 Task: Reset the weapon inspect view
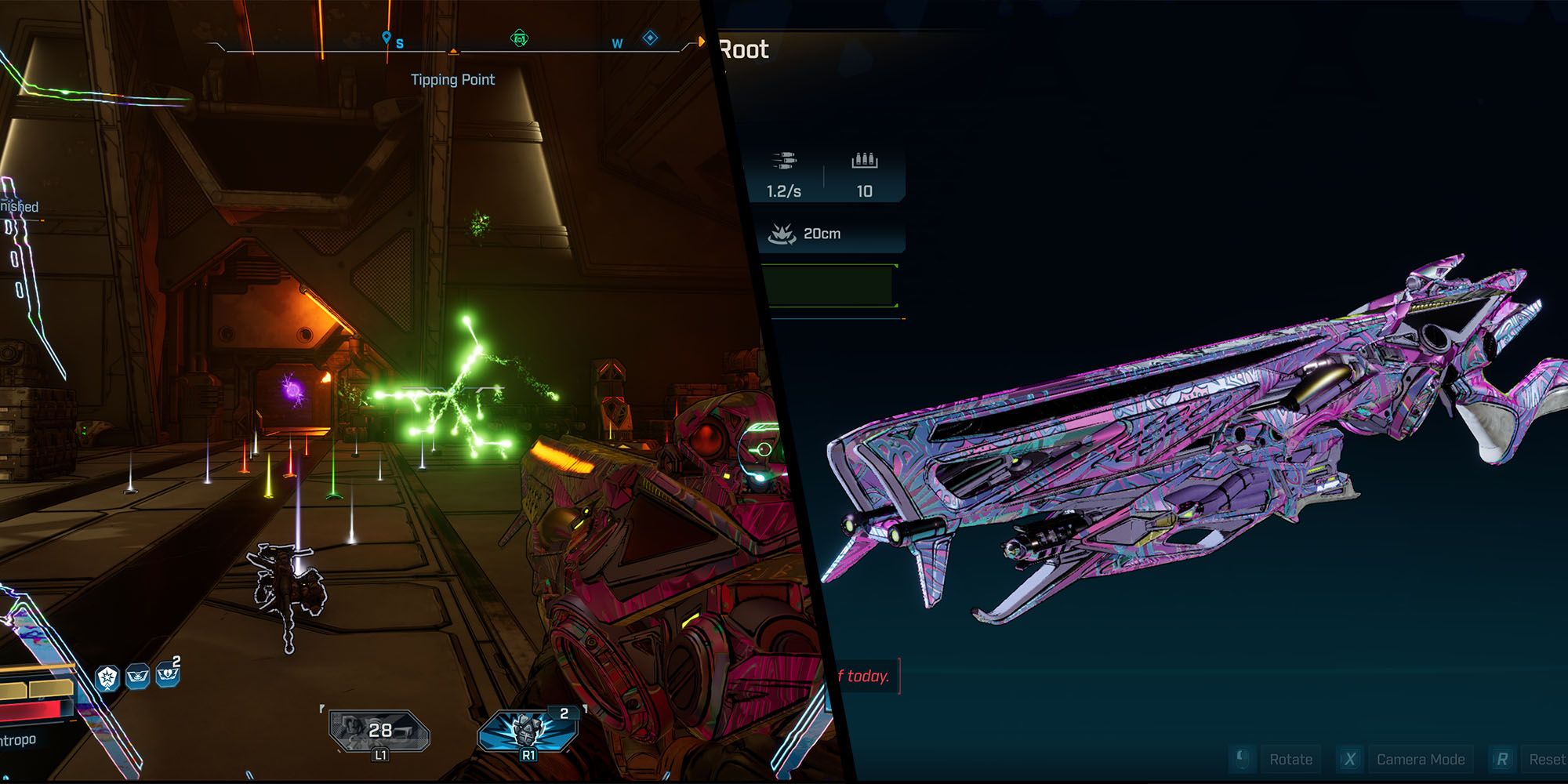pyautogui.click(x=1546, y=759)
